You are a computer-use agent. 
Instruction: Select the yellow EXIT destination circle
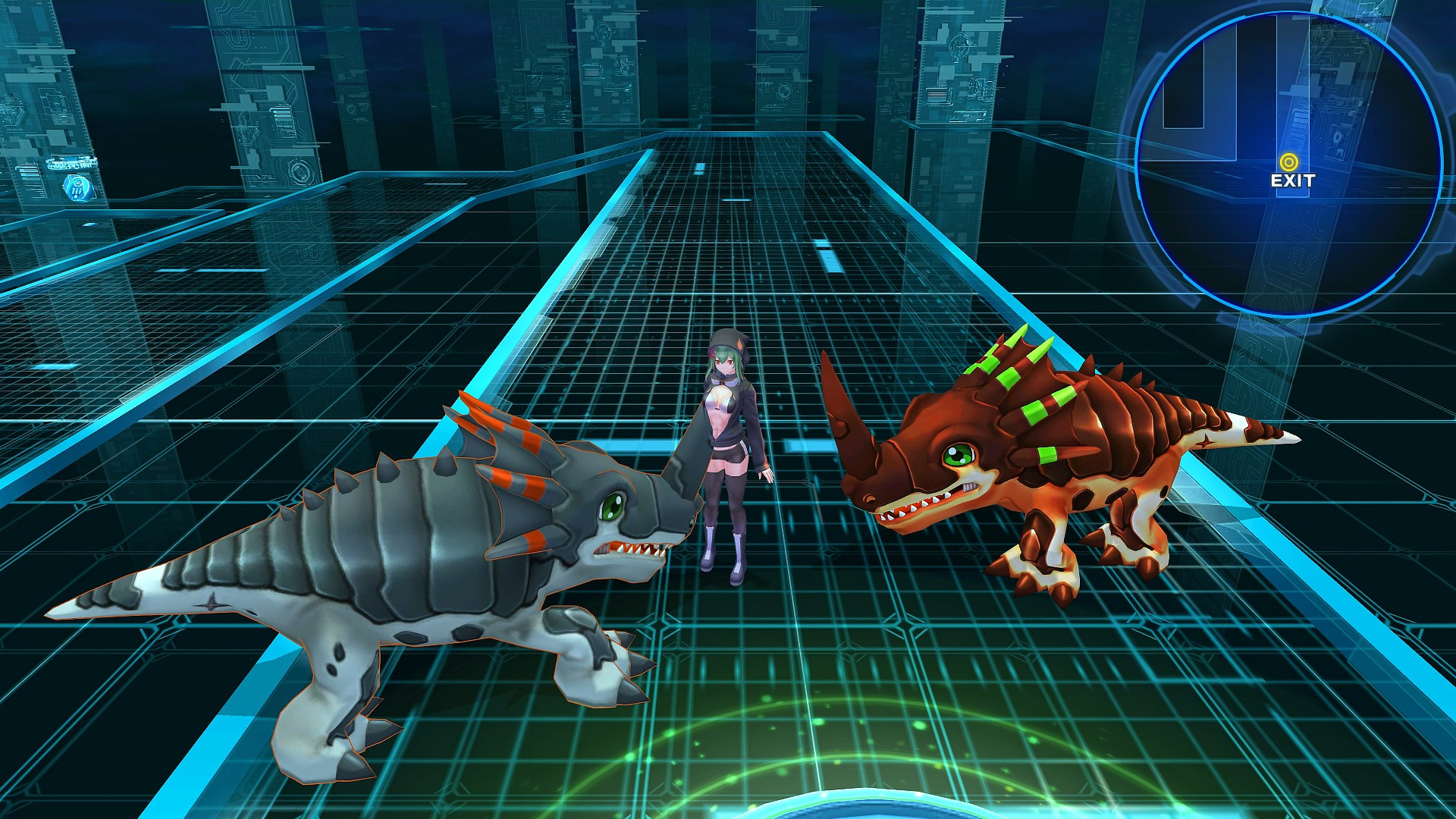tap(1287, 162)
